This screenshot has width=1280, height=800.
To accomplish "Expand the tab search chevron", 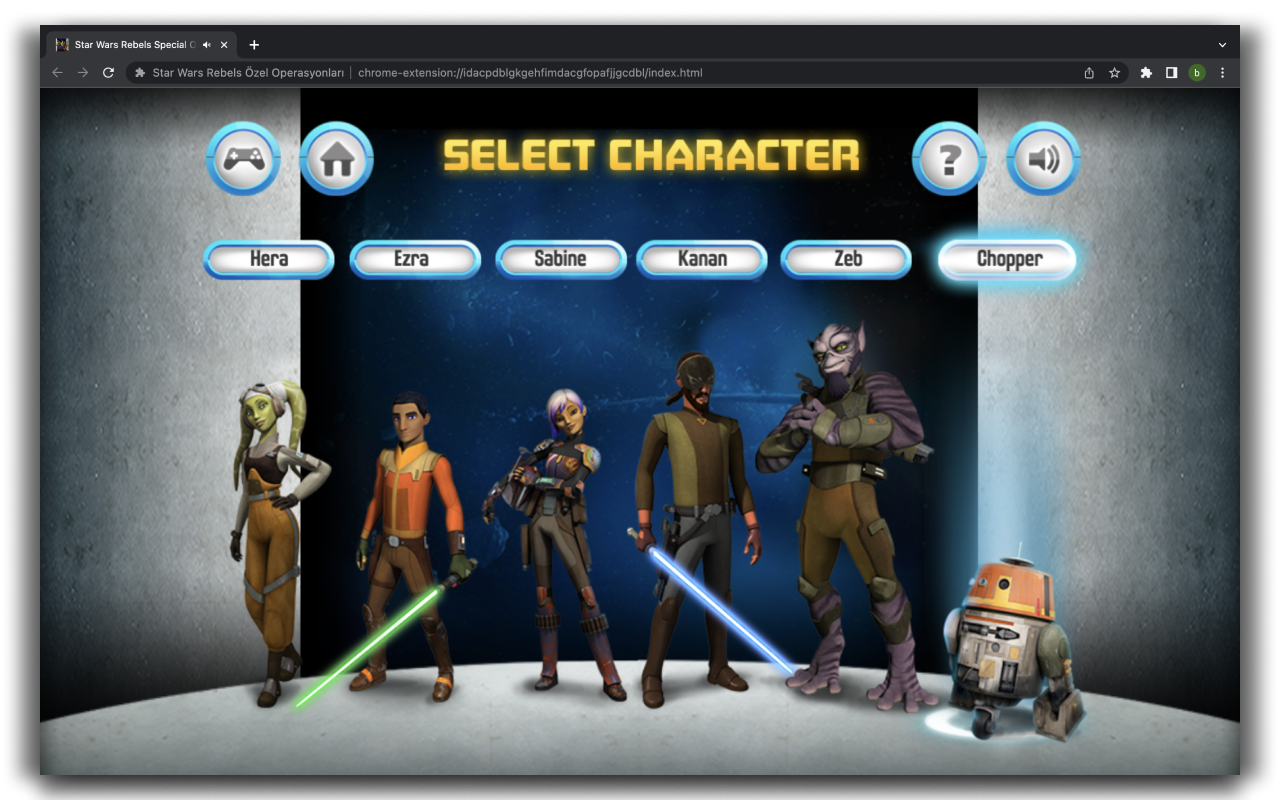I will pos(1222,44).
